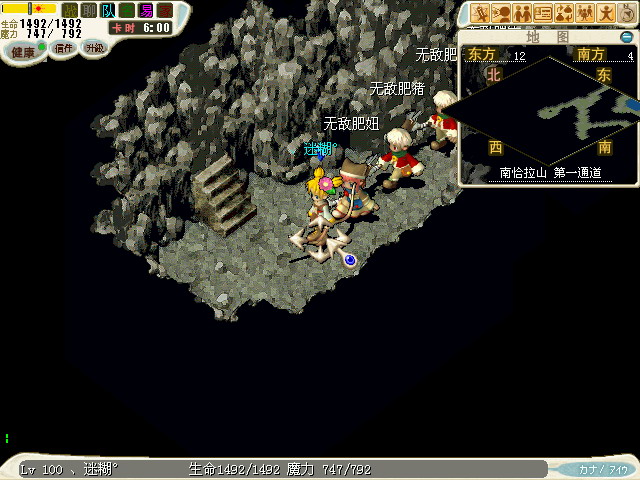Viewport: 640px width, 480px height.
Task: Toggle the 队 team switch
Action: (x=108, y=10)
